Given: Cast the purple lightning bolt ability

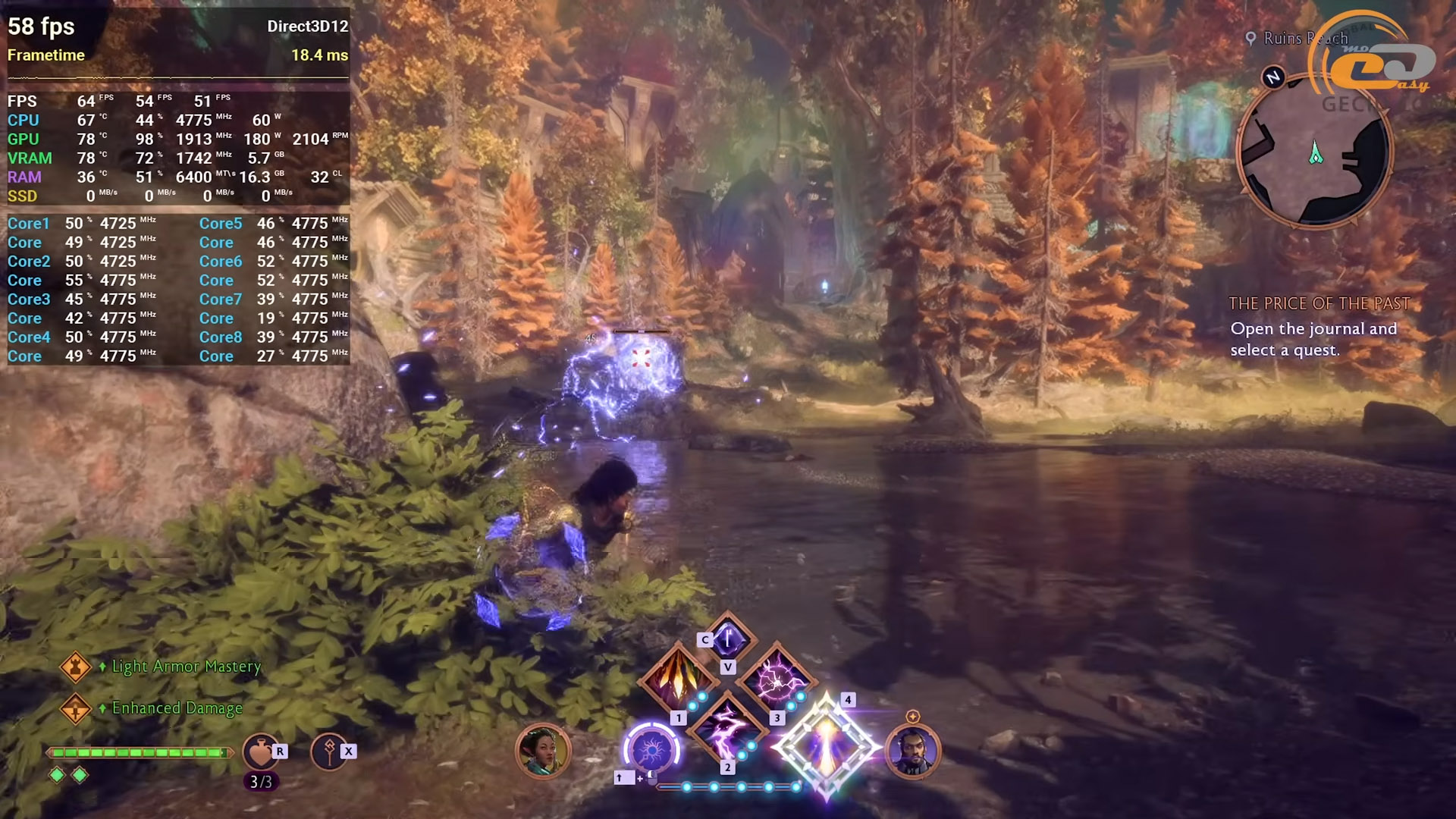Looking at the screenshot, I should tap(726, 729).
